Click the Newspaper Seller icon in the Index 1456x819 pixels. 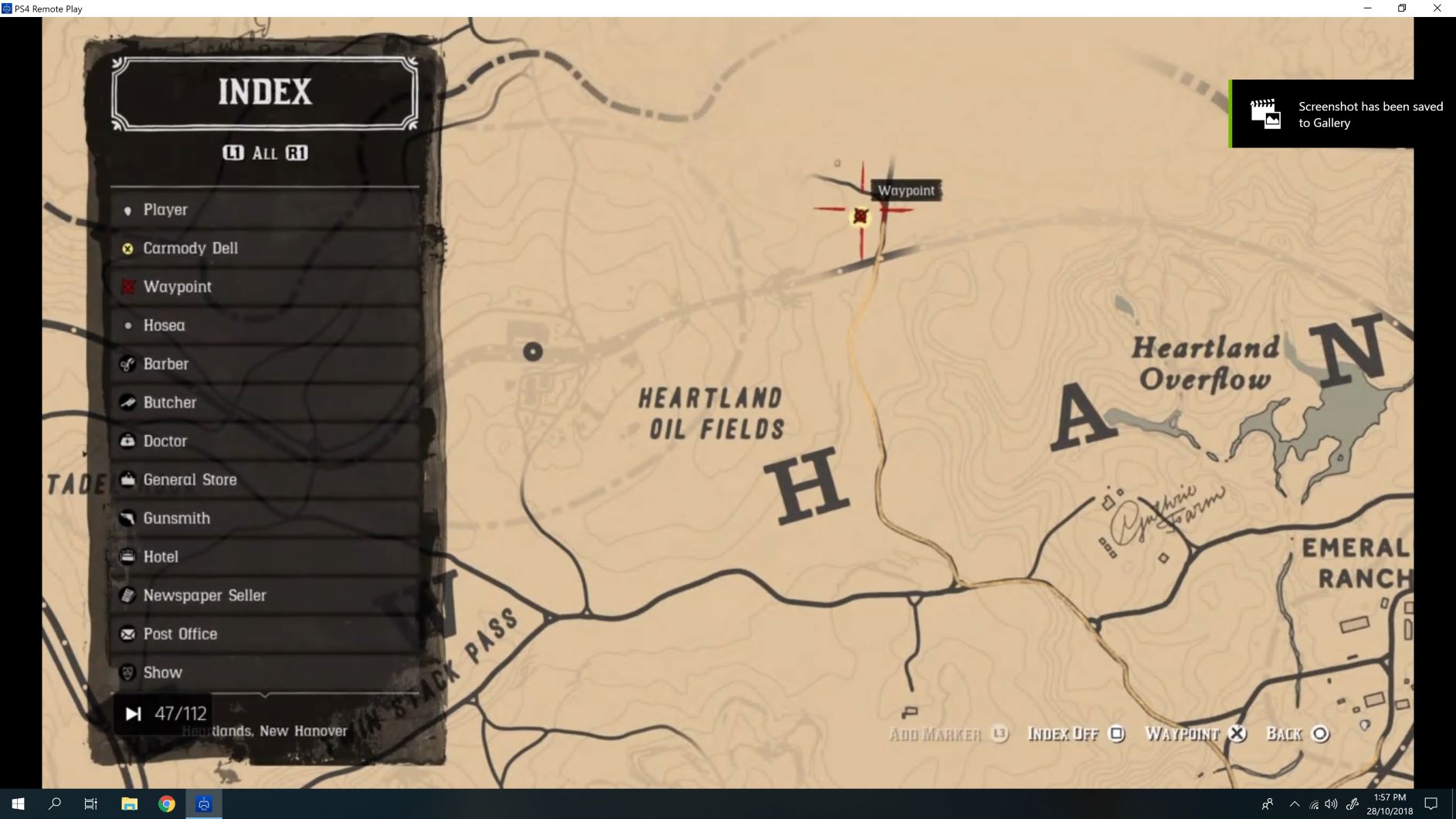pyautogui.click(x=127, y=595)
